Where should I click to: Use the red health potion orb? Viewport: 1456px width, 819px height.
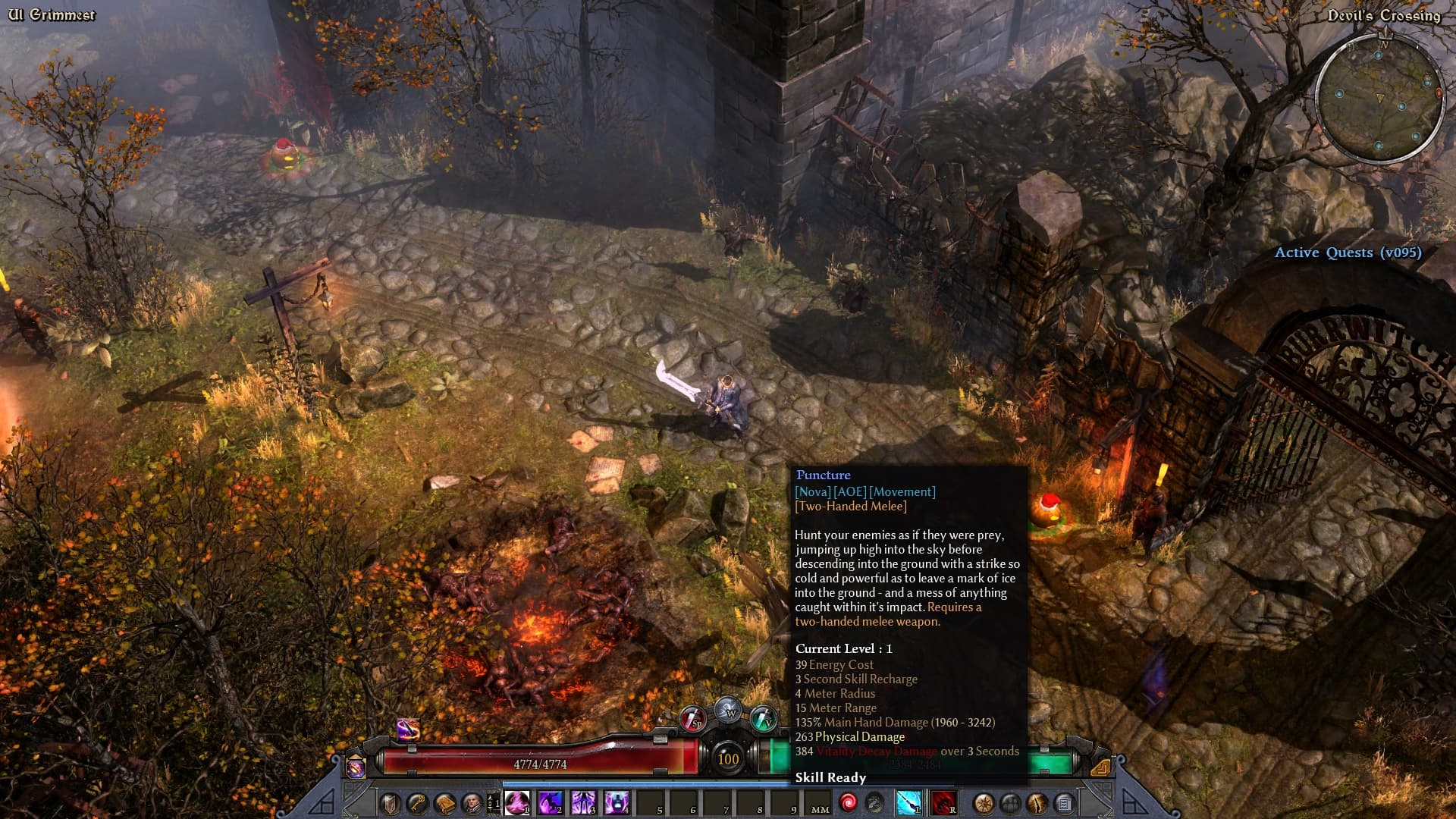click(x=693, y=718)
